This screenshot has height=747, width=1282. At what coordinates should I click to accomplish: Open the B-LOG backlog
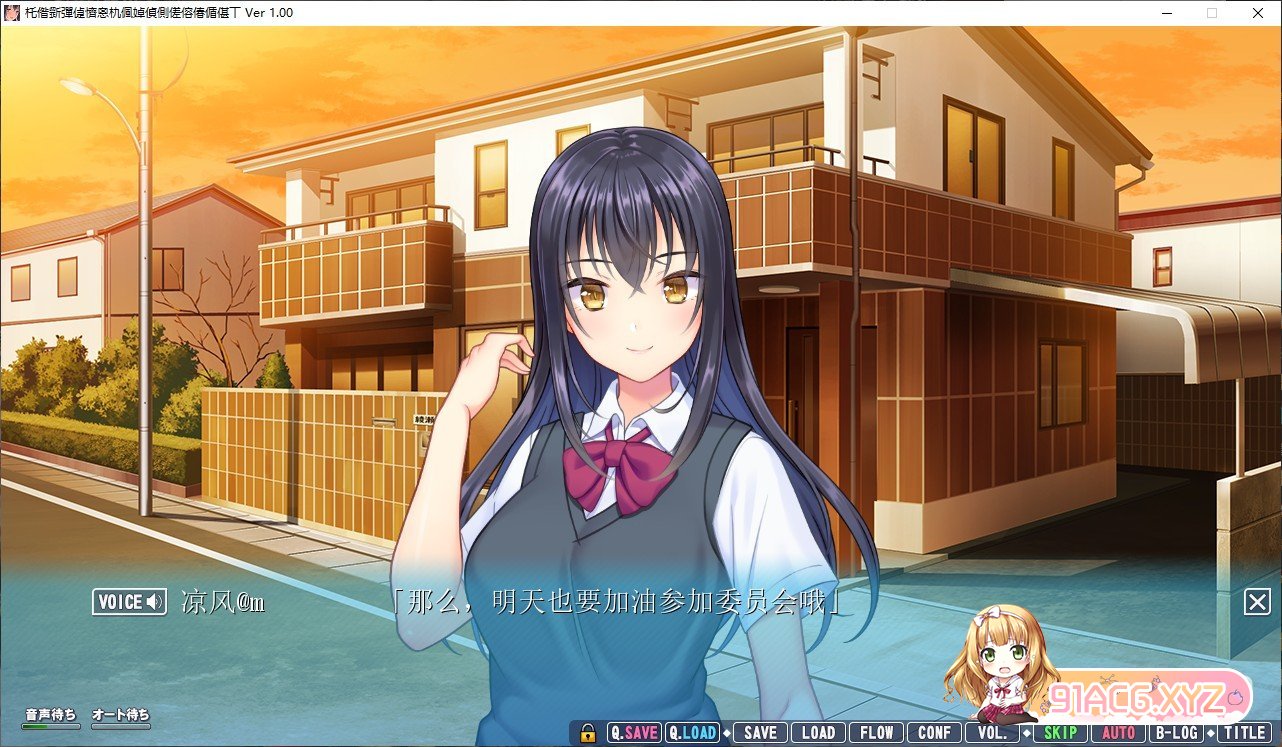click(1176, 733)
